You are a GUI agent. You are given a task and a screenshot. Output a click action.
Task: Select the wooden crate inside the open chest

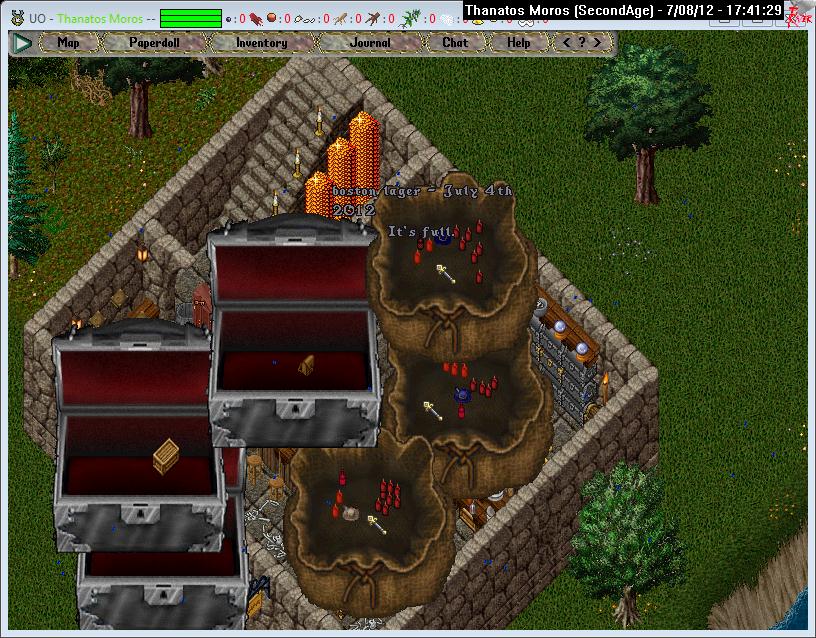166,456
